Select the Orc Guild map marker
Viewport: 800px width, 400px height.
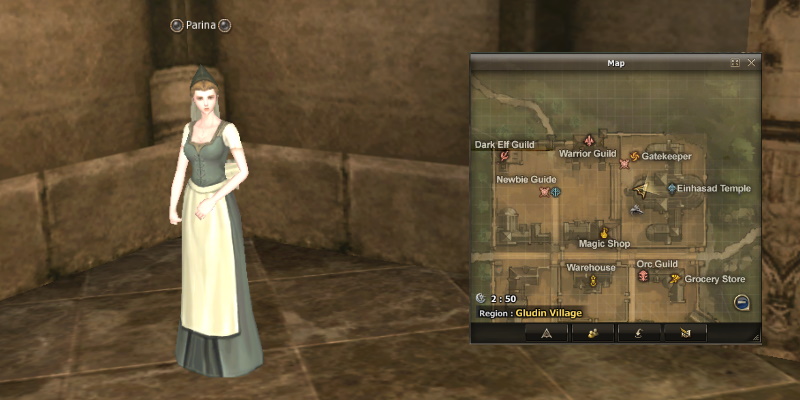pyautogui.click(x=644, y=276)
